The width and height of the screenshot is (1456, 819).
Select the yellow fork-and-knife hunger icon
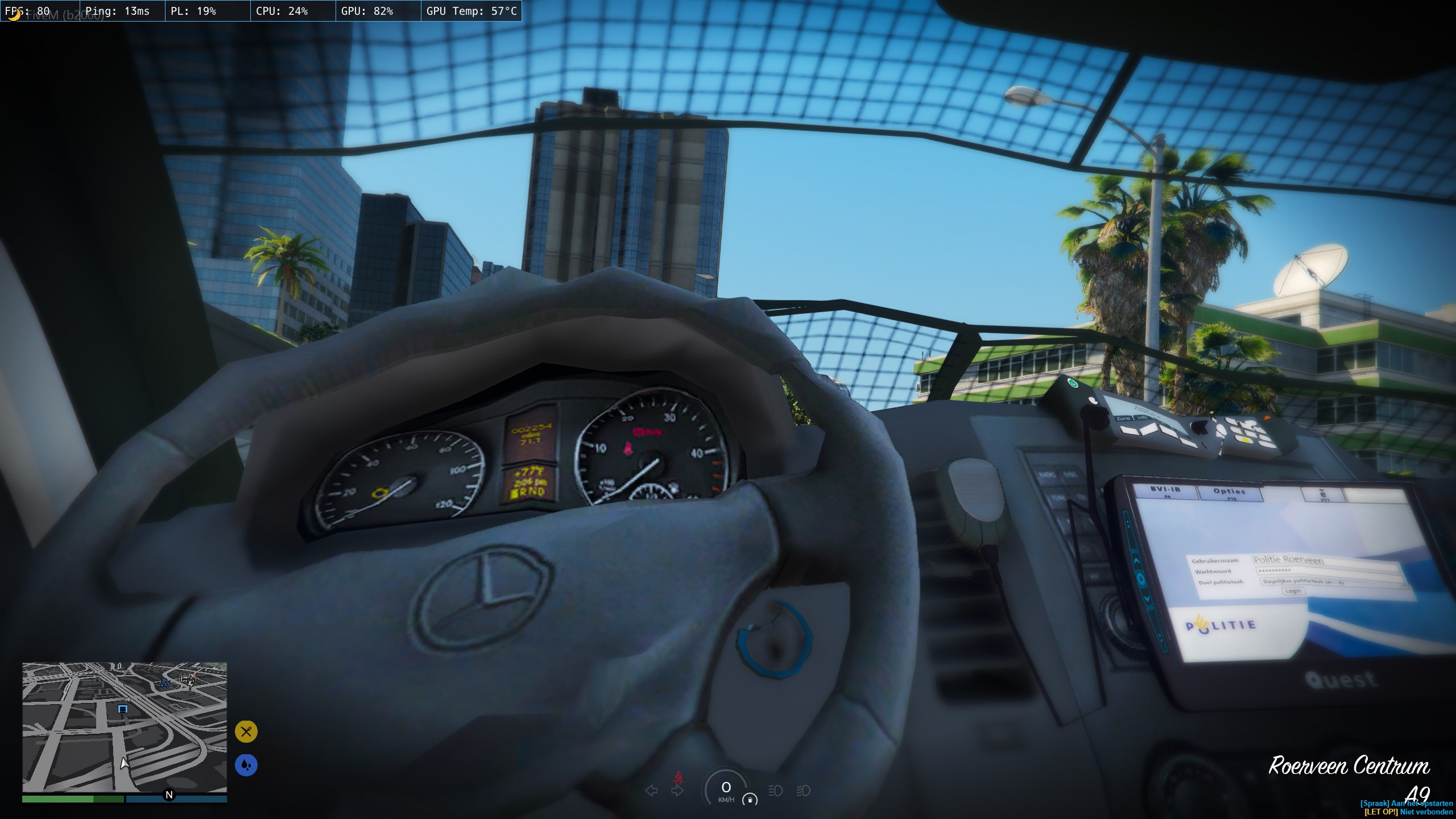tap(246, 731)
